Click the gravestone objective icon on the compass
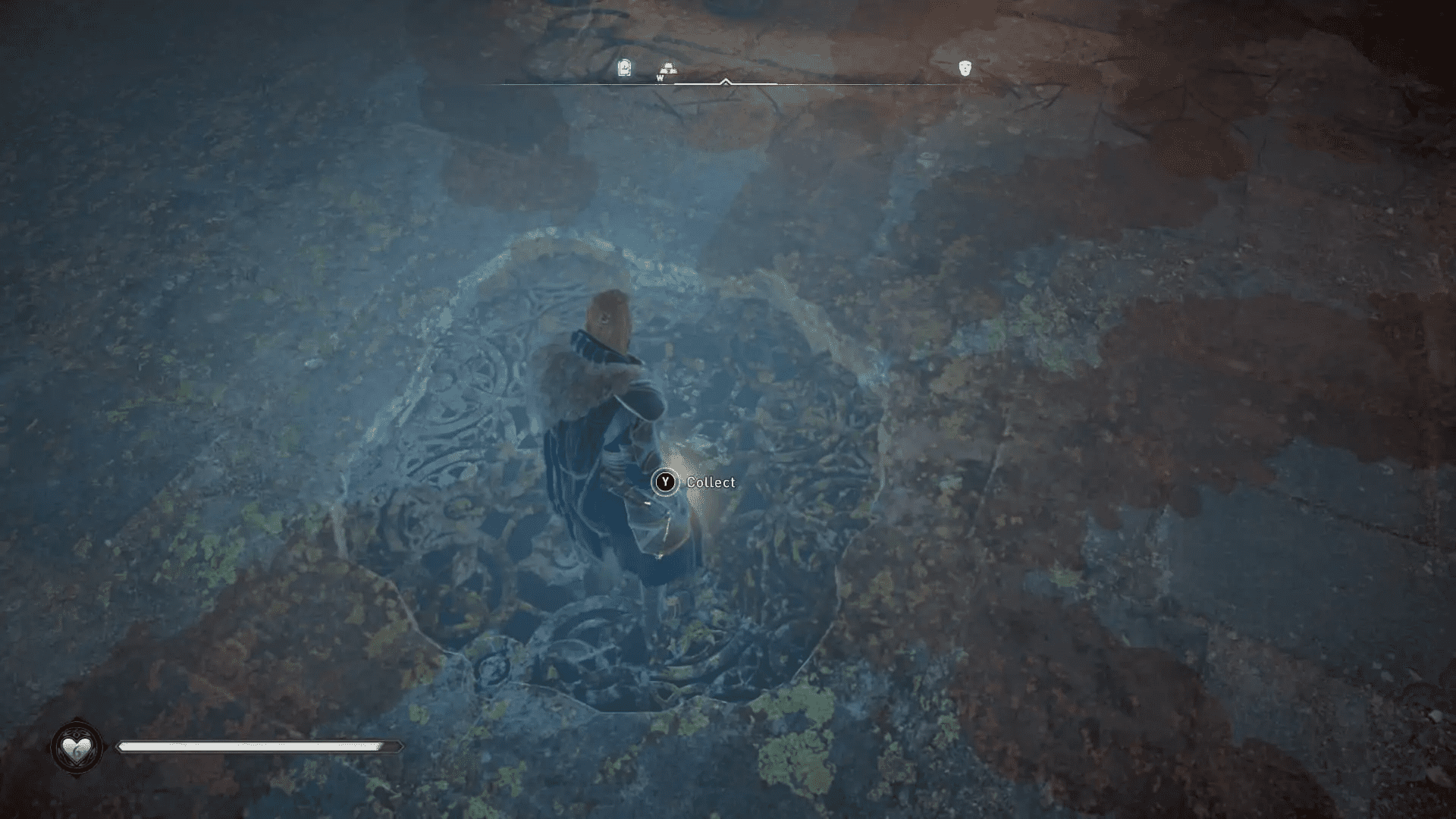 pos(624,67)
